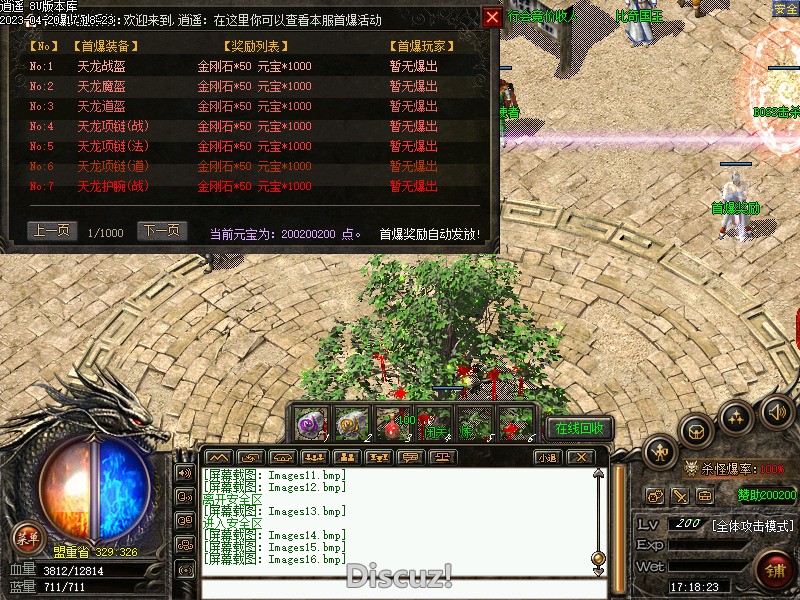Screen dimensions: 800x600
Task: Use the gold scroll in hotbar slot 2
Action: pyautogui.click(x=350, y=423)
